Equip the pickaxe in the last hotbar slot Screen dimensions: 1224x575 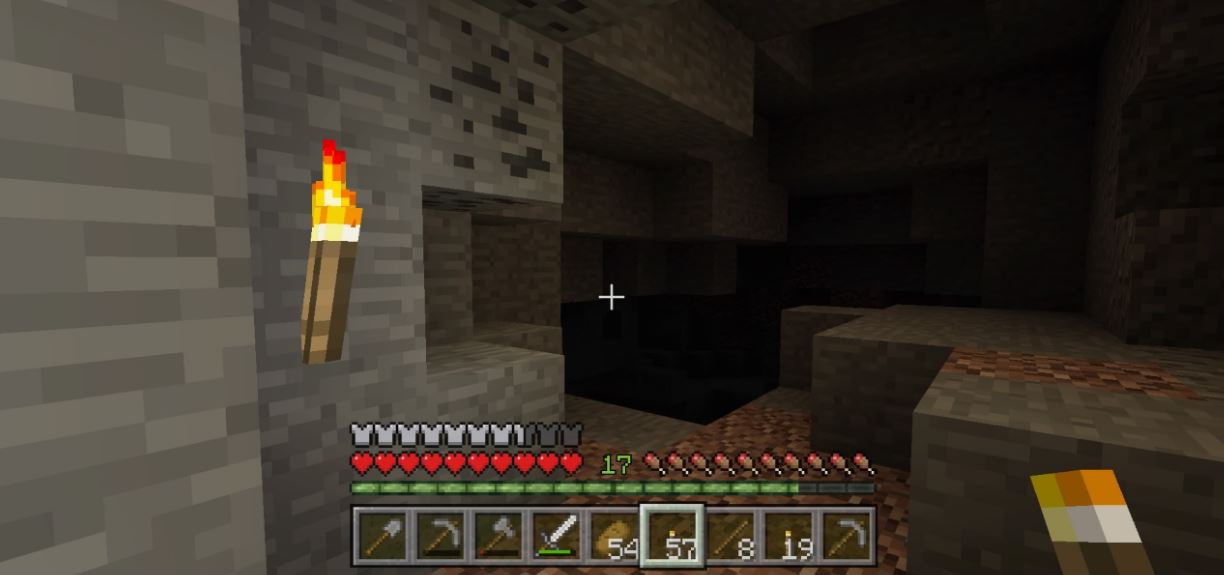click(846, 537)
